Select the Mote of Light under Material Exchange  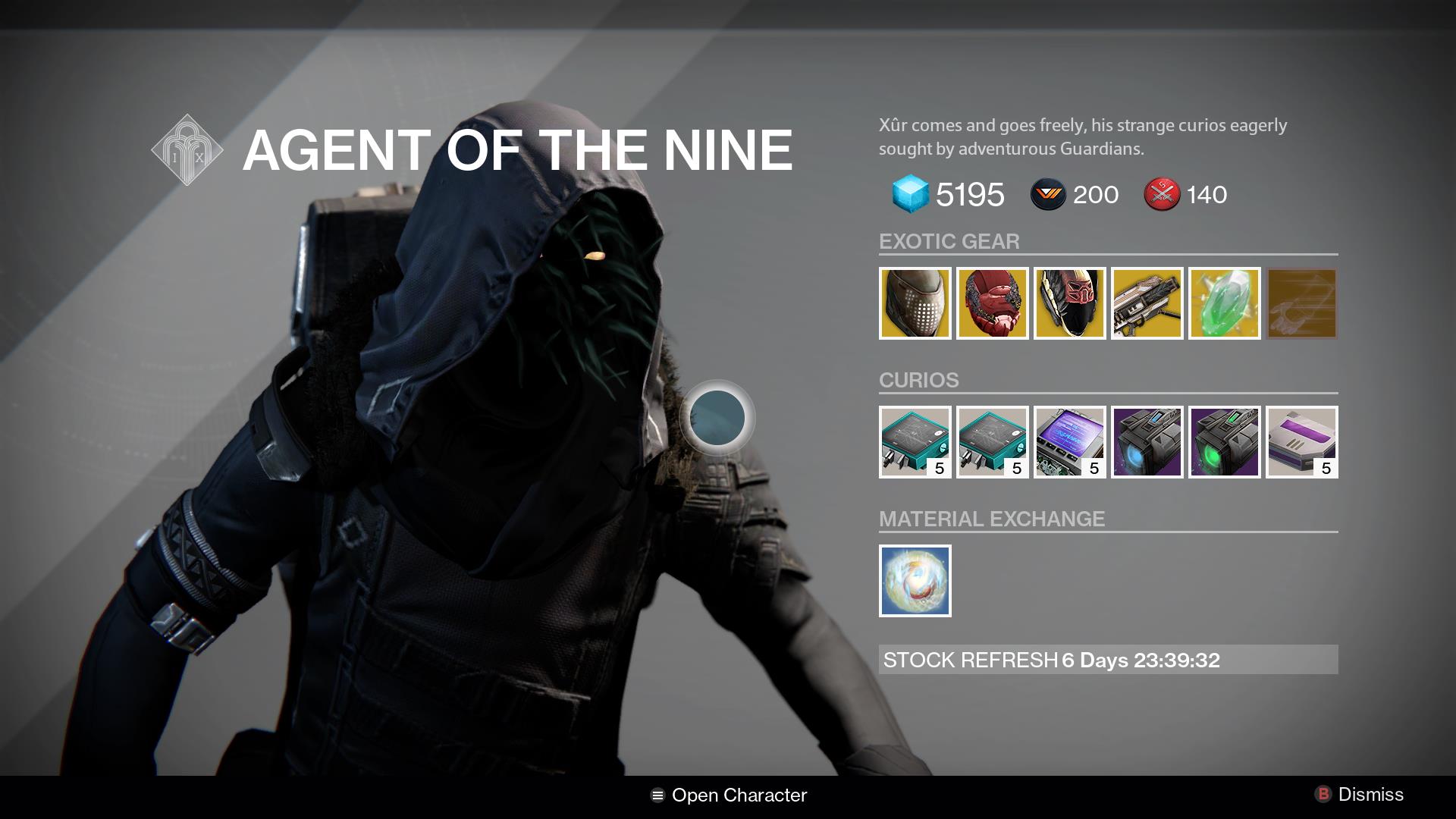point(915,581)
